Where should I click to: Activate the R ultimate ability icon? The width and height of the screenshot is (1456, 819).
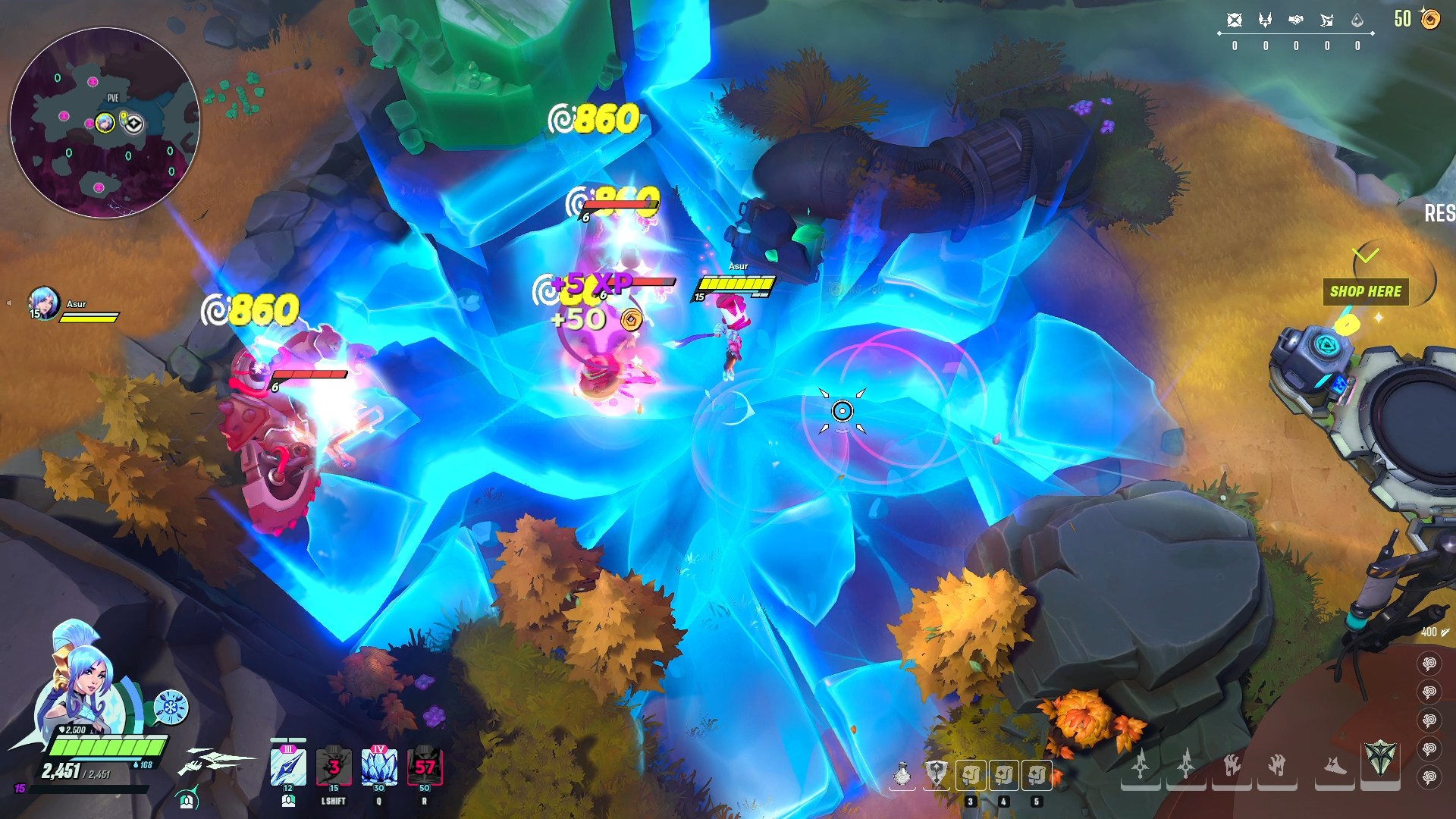point(425,767)
